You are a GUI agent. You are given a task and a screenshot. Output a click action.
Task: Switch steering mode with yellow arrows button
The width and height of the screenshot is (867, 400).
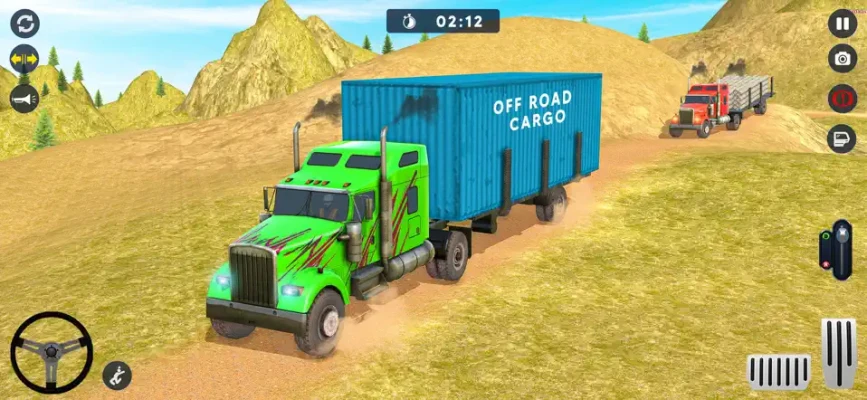[x=24, y=59]
